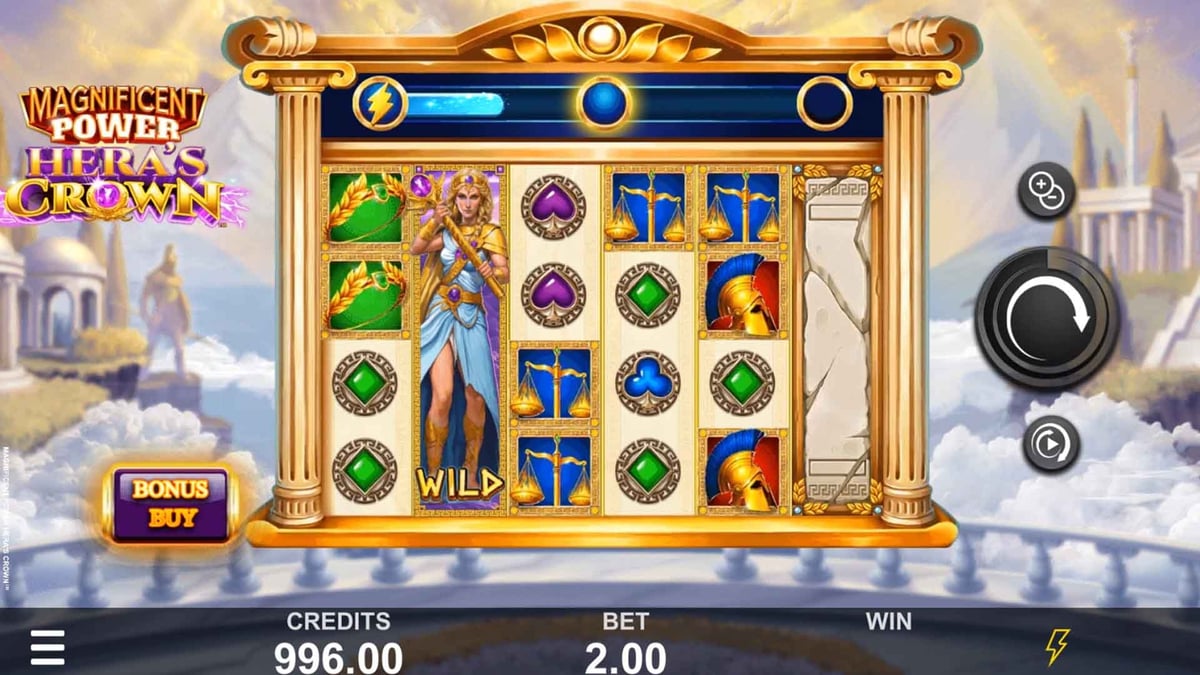
Task: Open the bet adjust coin-stack button
Action: pyautogui.click(x=1046, y=189)
